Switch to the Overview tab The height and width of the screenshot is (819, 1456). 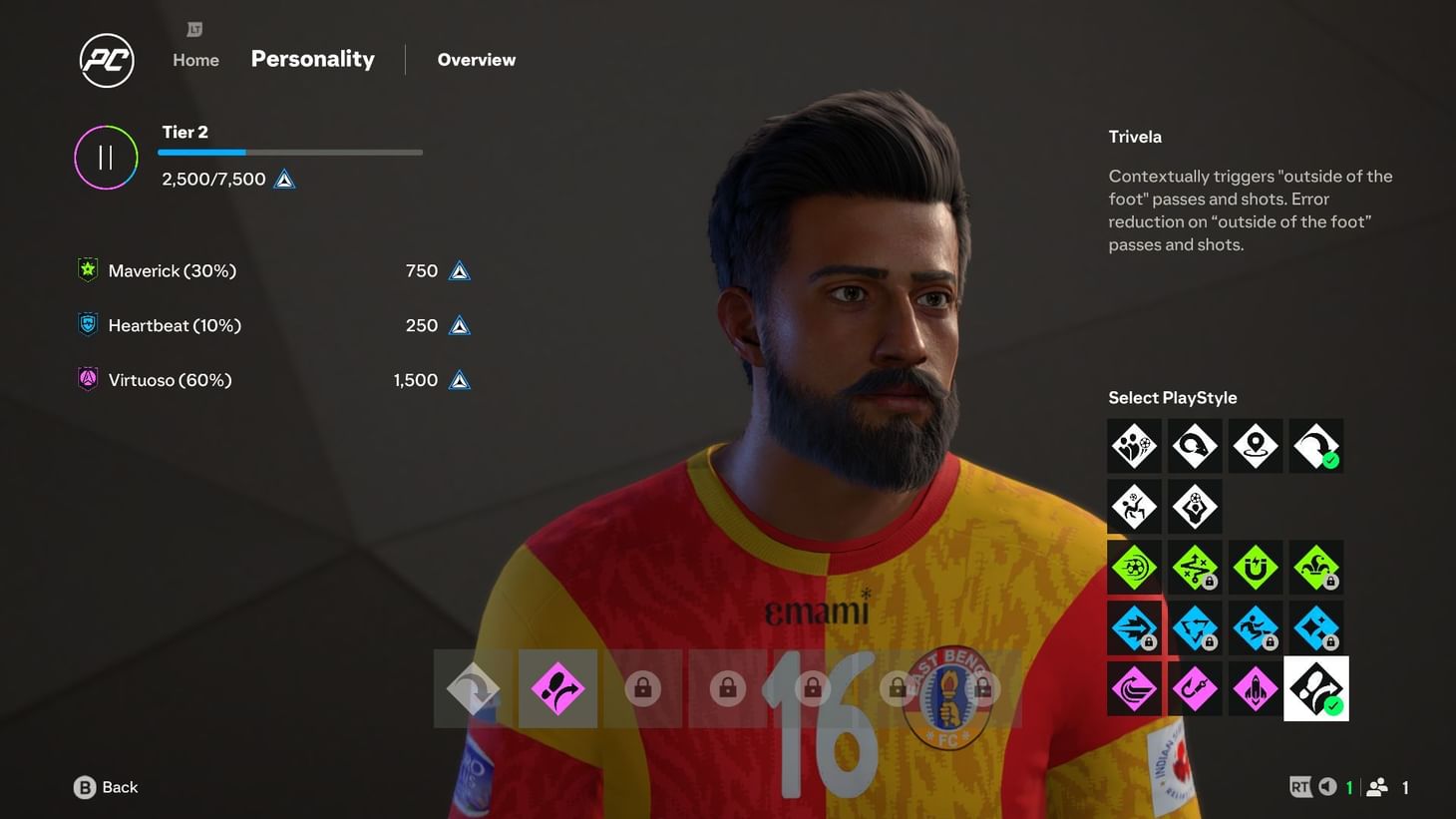coord(477,60)
